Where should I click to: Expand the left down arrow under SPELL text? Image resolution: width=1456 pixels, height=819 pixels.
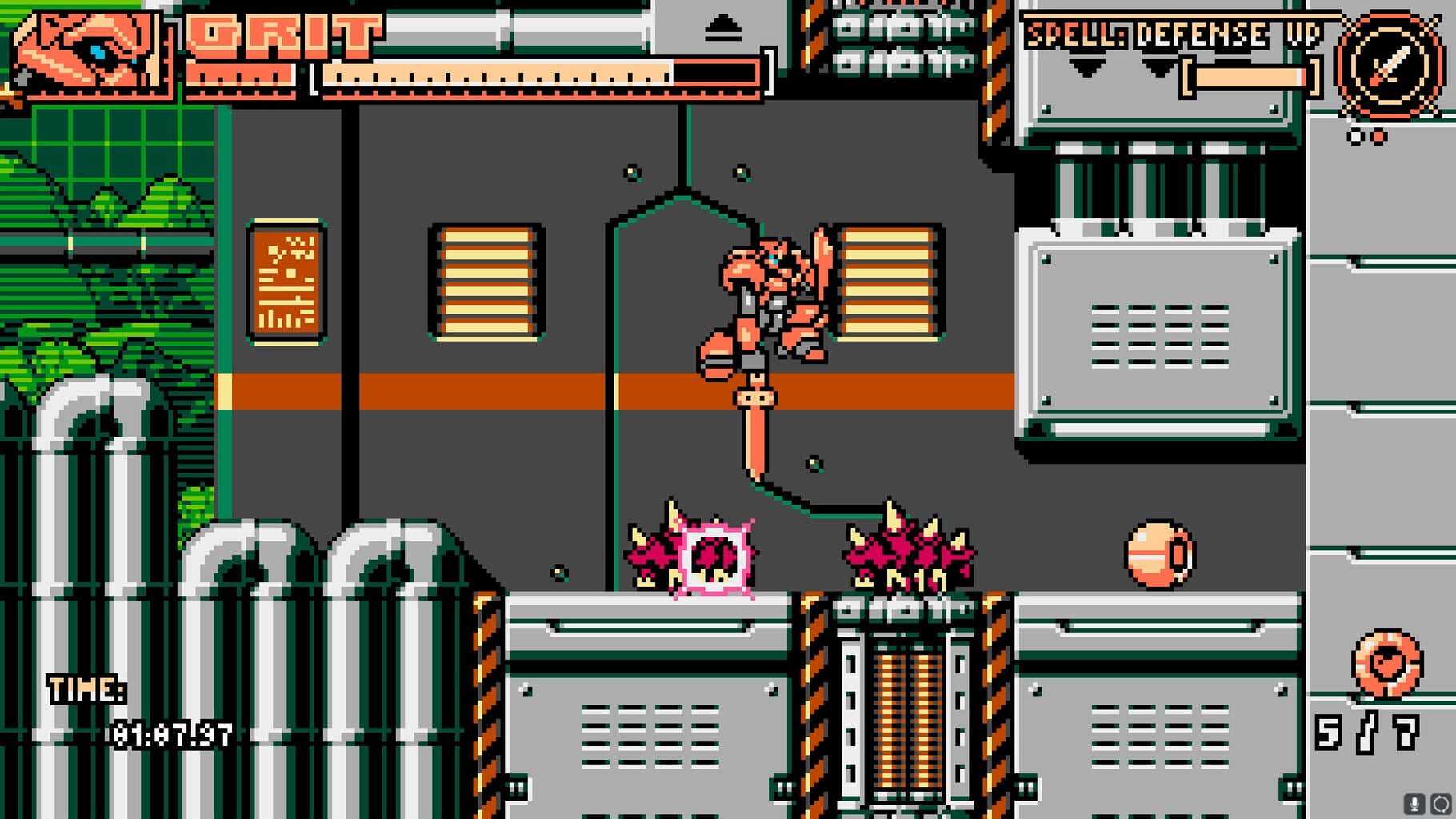(1087, 66)
